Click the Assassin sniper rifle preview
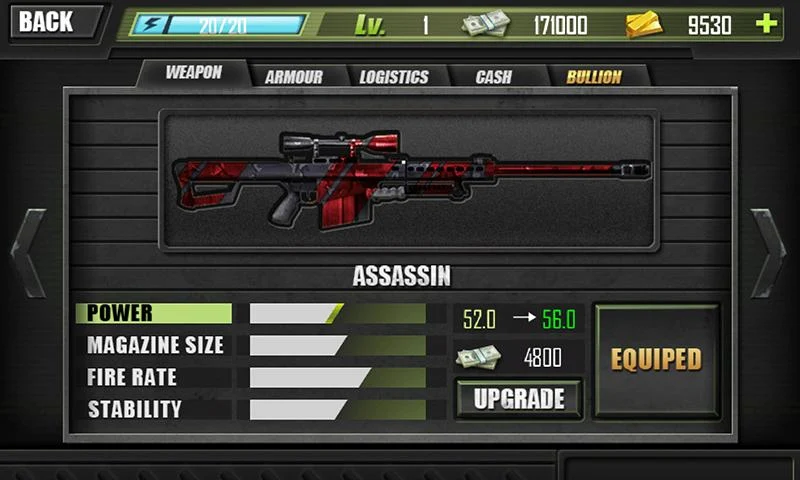Viewport: 800px width, 480px height. tap(408, 181)
